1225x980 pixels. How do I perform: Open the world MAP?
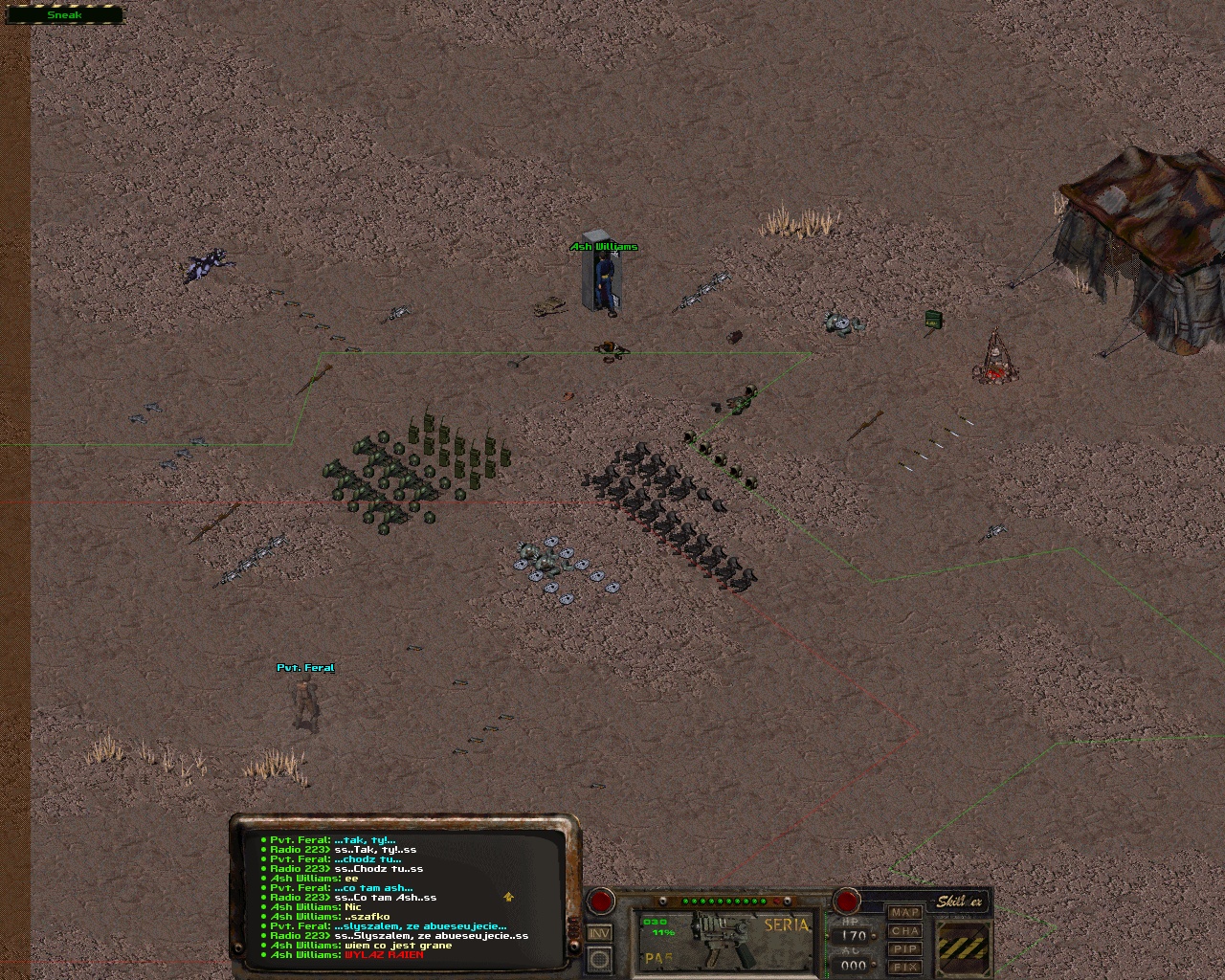[904, 912]
